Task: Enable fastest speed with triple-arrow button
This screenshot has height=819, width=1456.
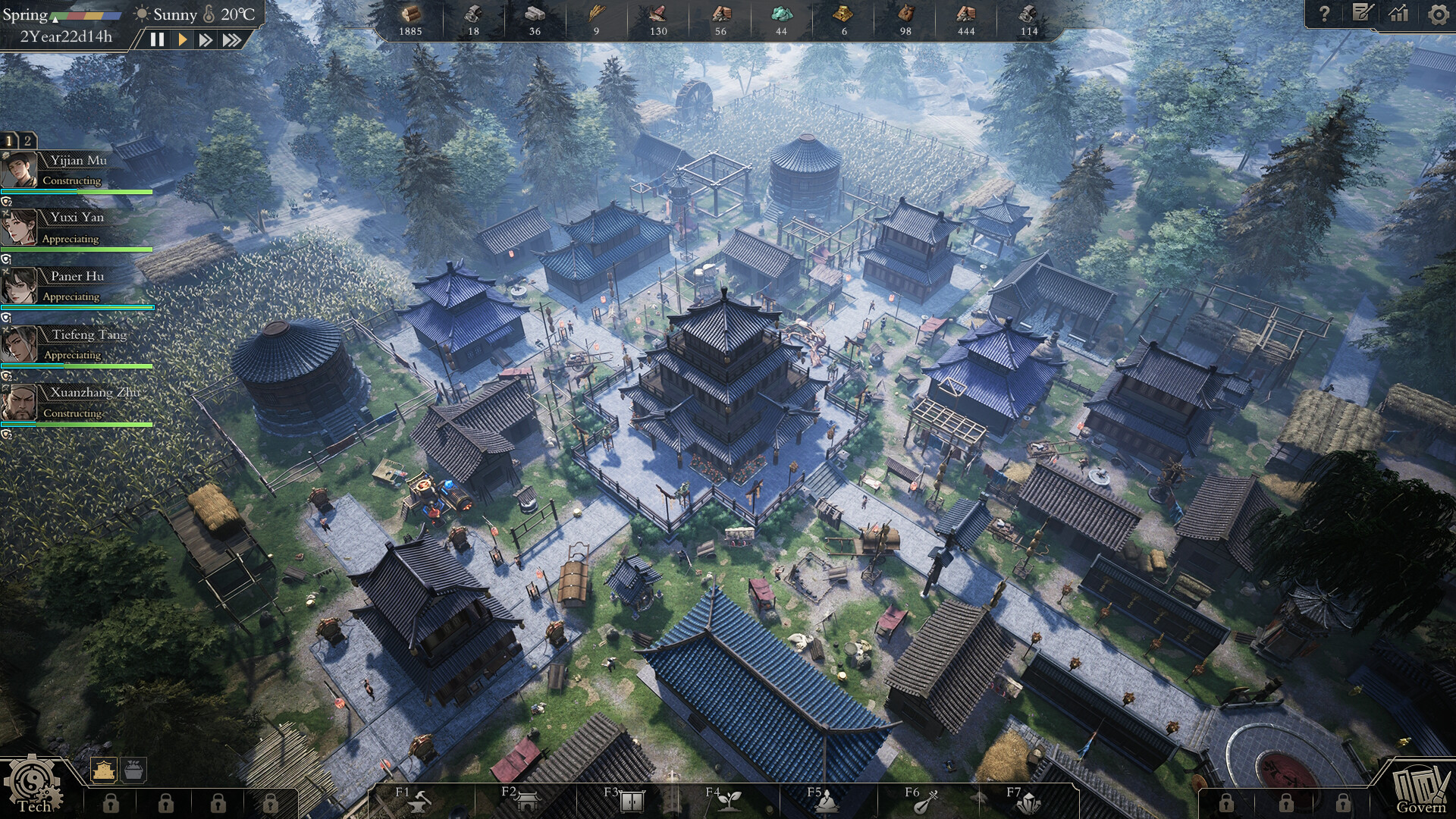Action: [x=233, y=40]
